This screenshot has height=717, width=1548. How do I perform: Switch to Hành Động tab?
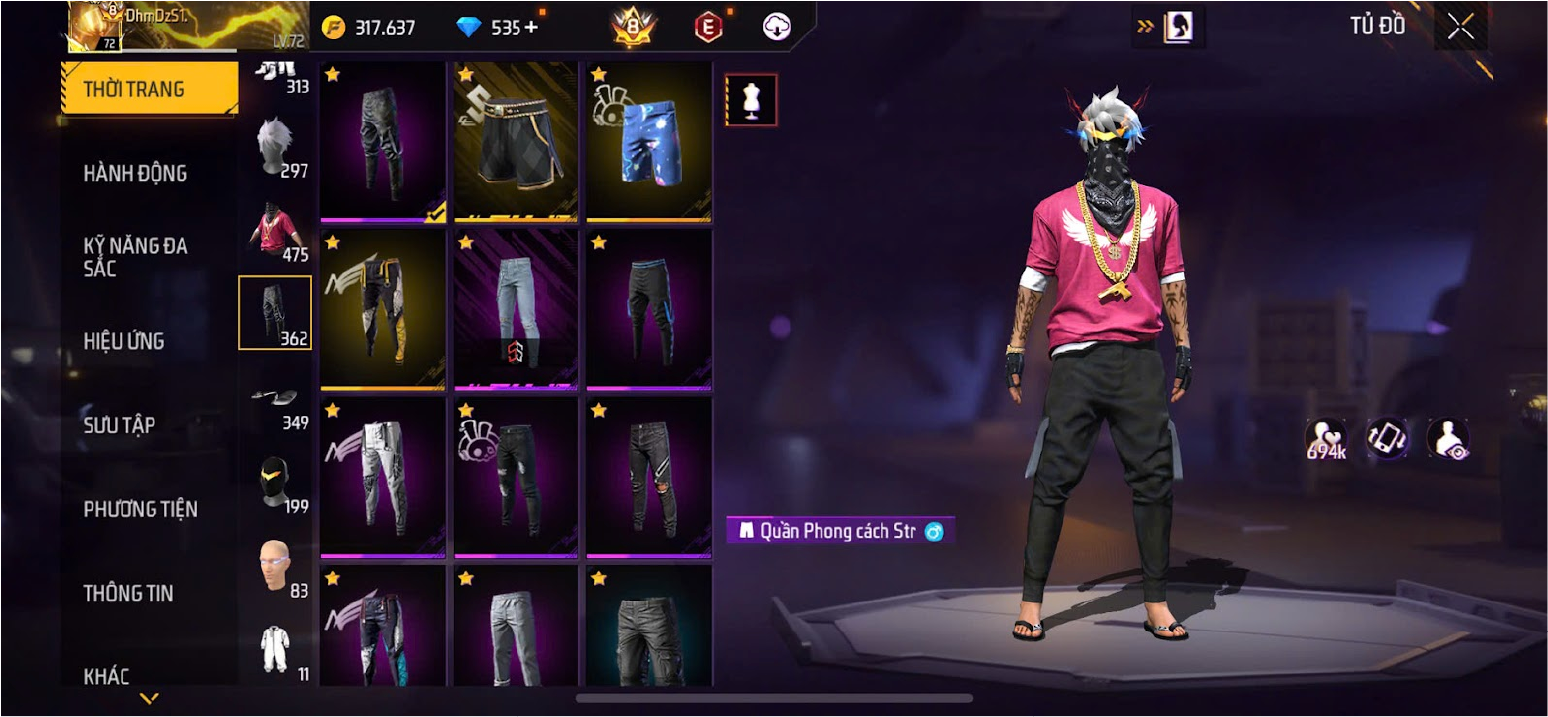[135, 173]
